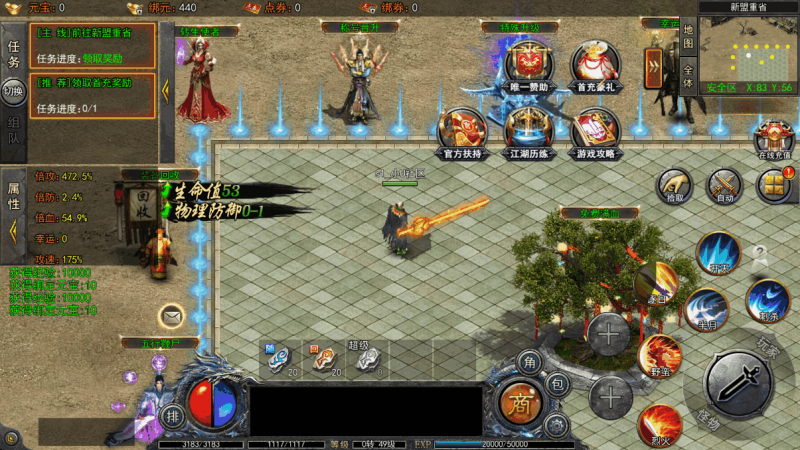
Task: Toggle 自动 auto-battle crossed swords button
Action: (724, 186)
